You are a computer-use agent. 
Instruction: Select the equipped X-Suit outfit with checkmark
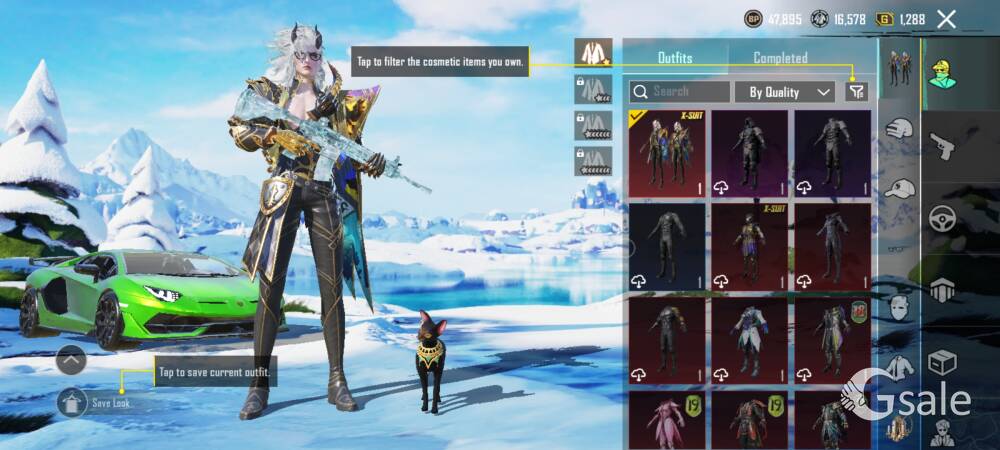pos(667,153)
